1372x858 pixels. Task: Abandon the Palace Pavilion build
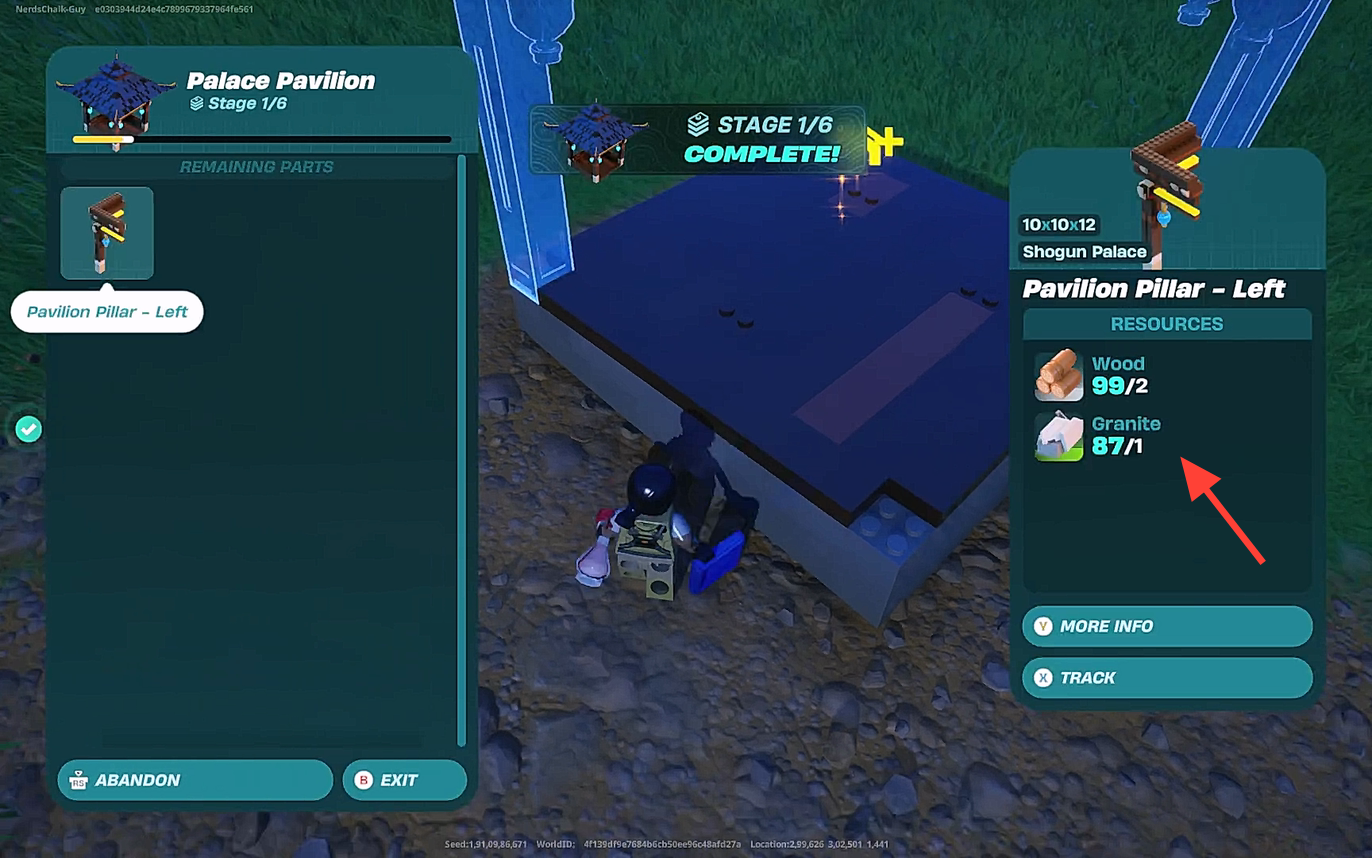195,780
